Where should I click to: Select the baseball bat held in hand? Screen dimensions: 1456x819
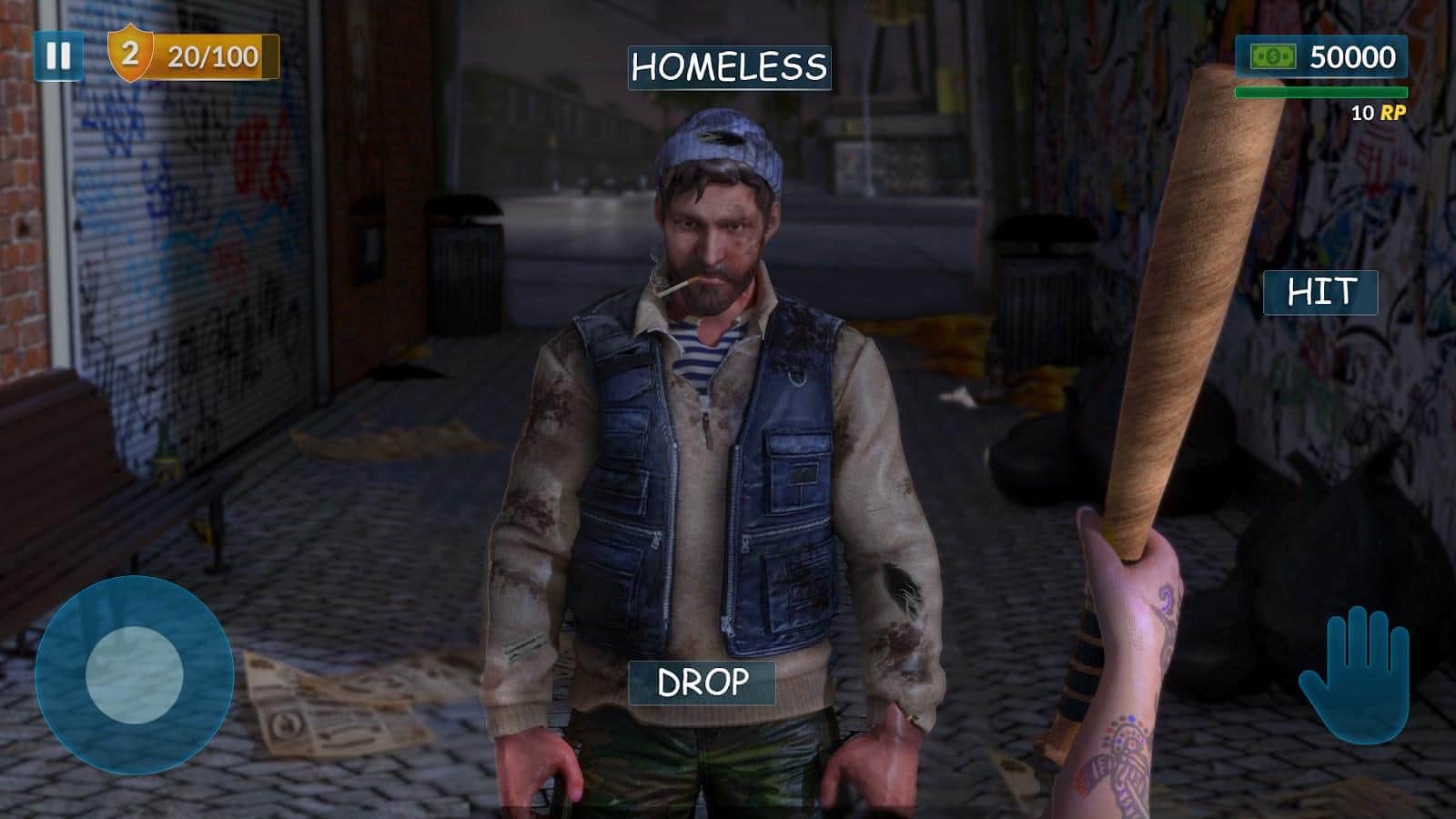pyautogui.click(x=1183, y=318)
